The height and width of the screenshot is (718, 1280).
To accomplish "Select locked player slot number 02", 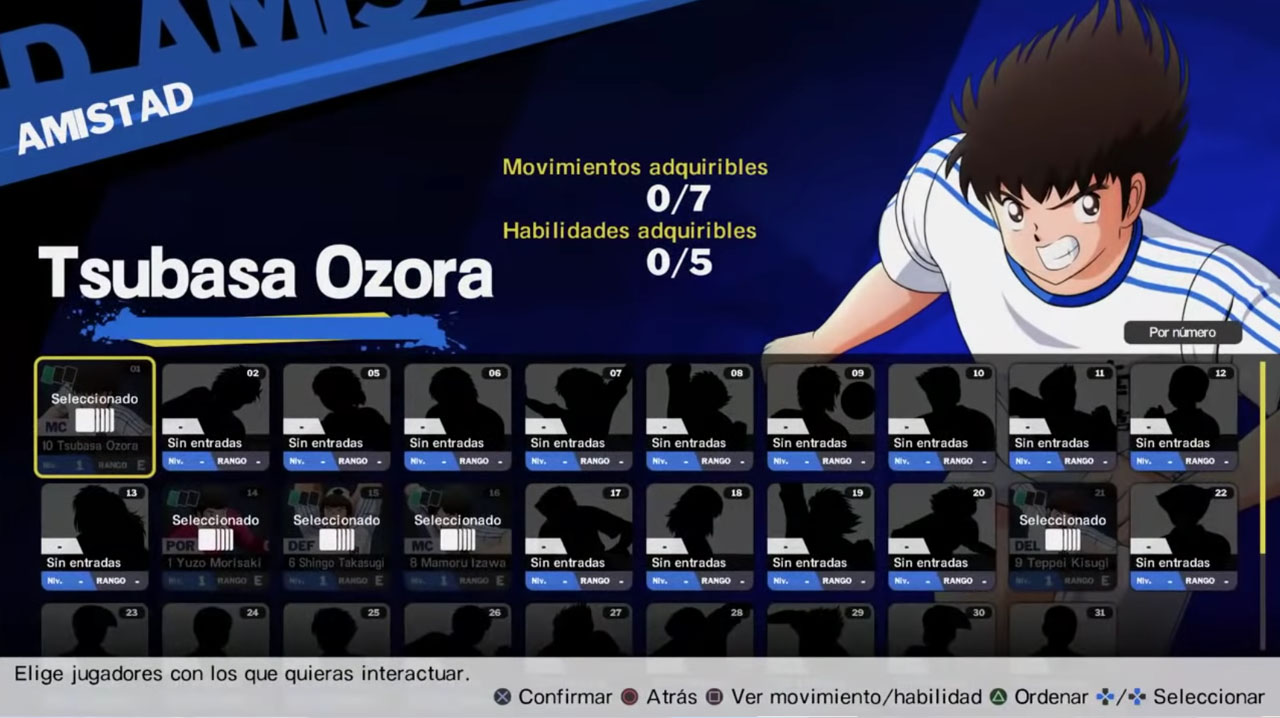I will [216, 417].
